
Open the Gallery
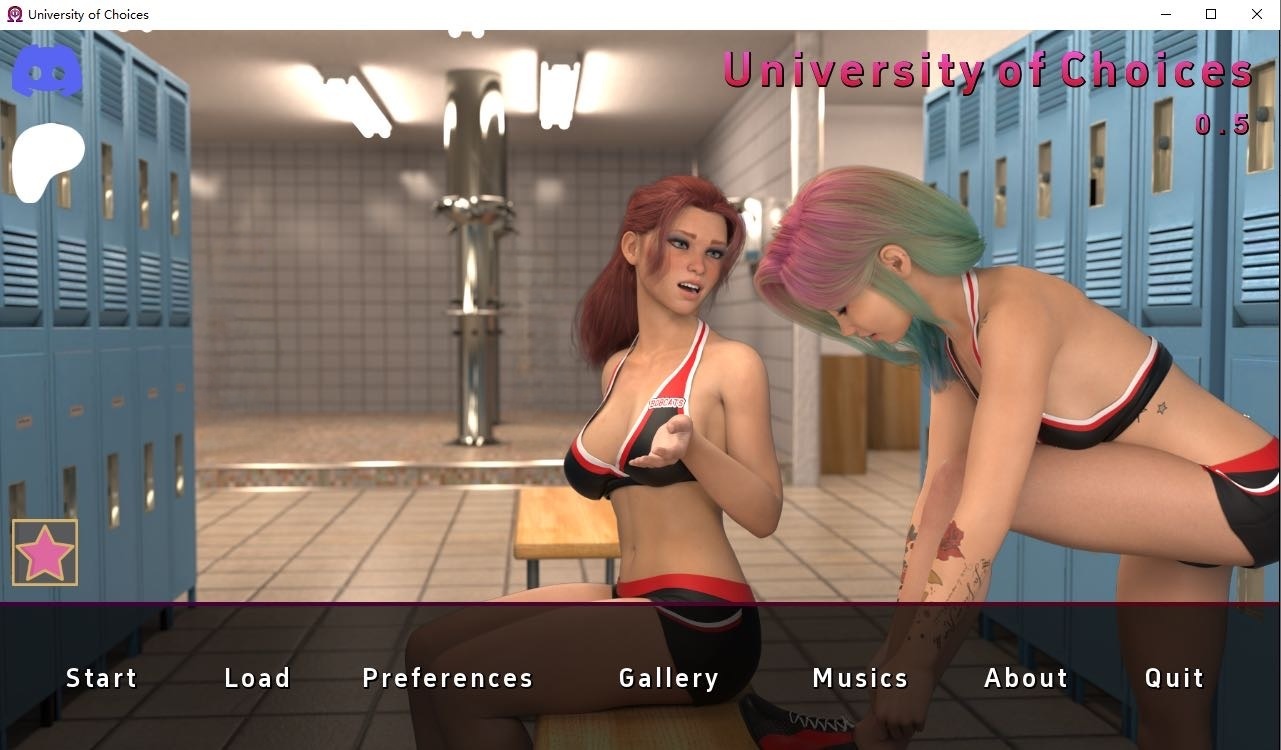click(669, 678)
